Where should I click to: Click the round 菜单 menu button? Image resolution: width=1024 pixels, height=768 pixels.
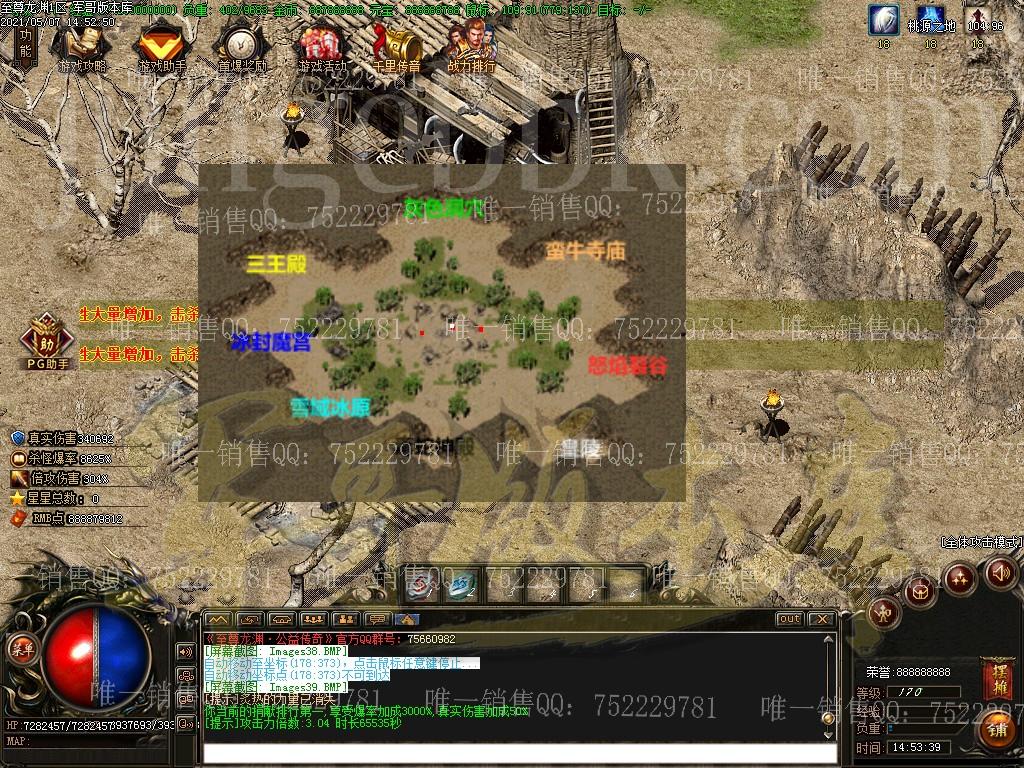click(x=22, y=648)
